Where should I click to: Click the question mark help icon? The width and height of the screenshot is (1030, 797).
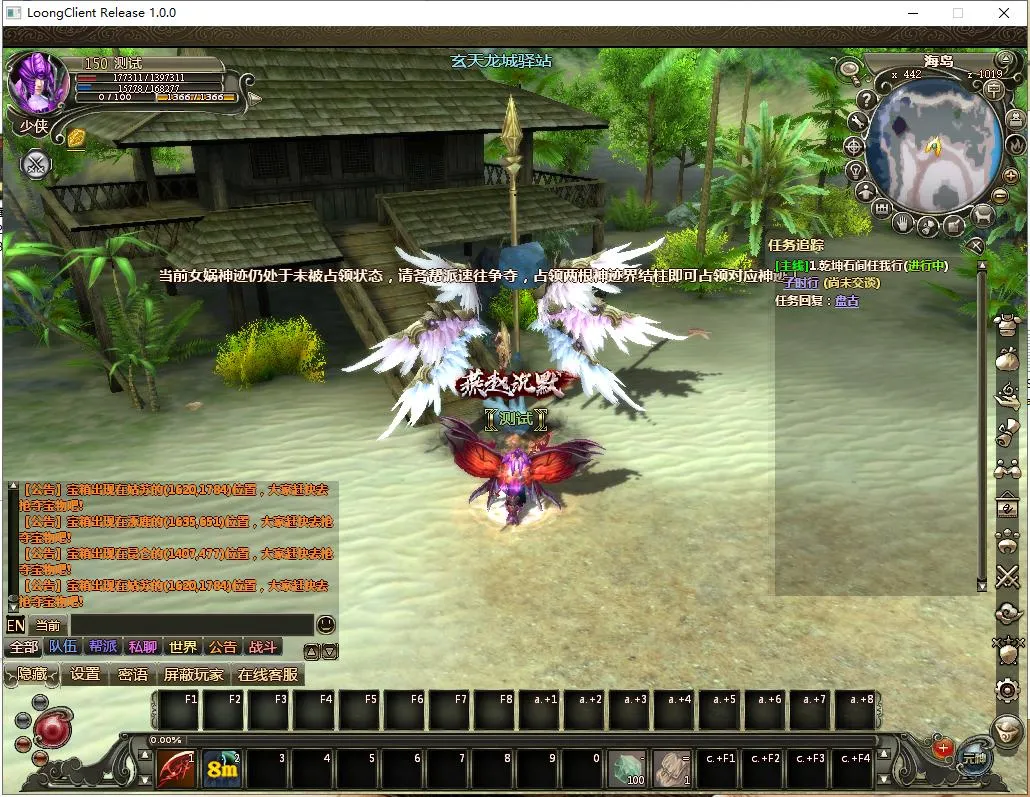click(x=867, y=99)
